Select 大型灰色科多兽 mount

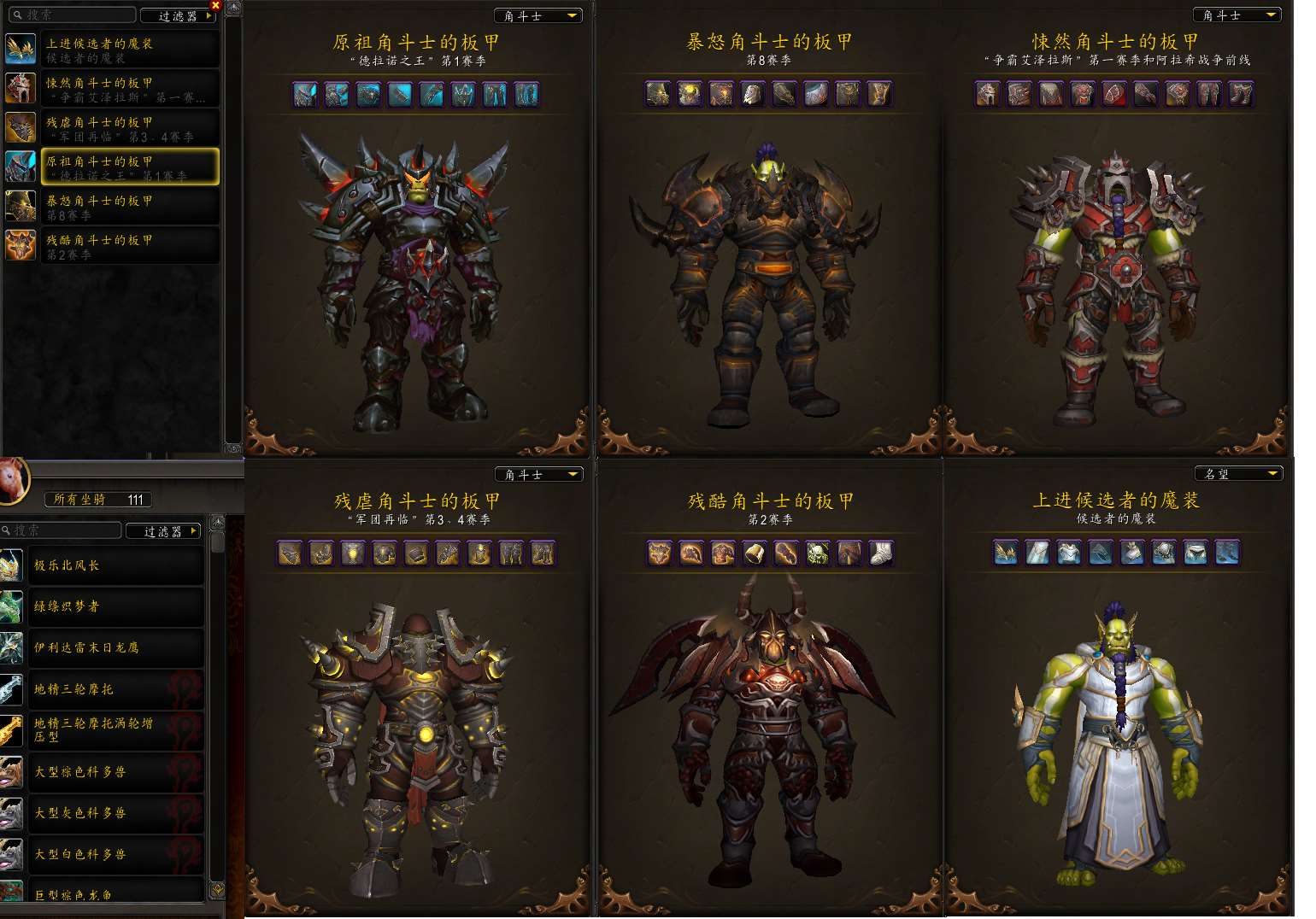click(x=115, y=813)
